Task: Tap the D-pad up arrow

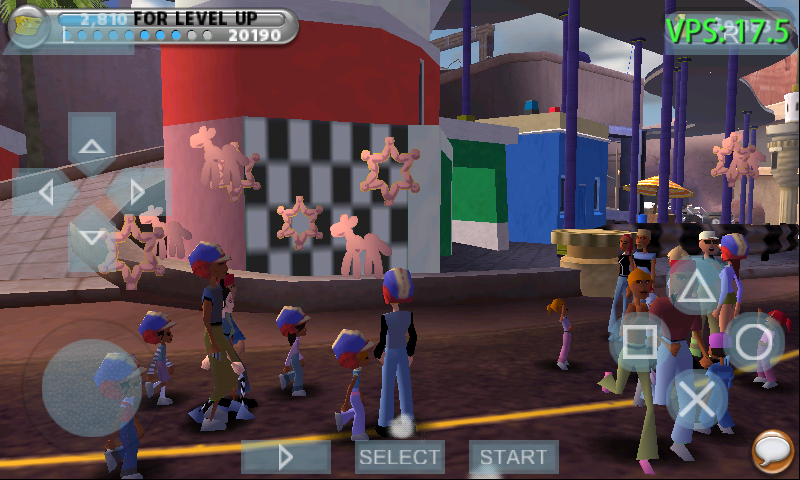Action: (x=92, y=144)
